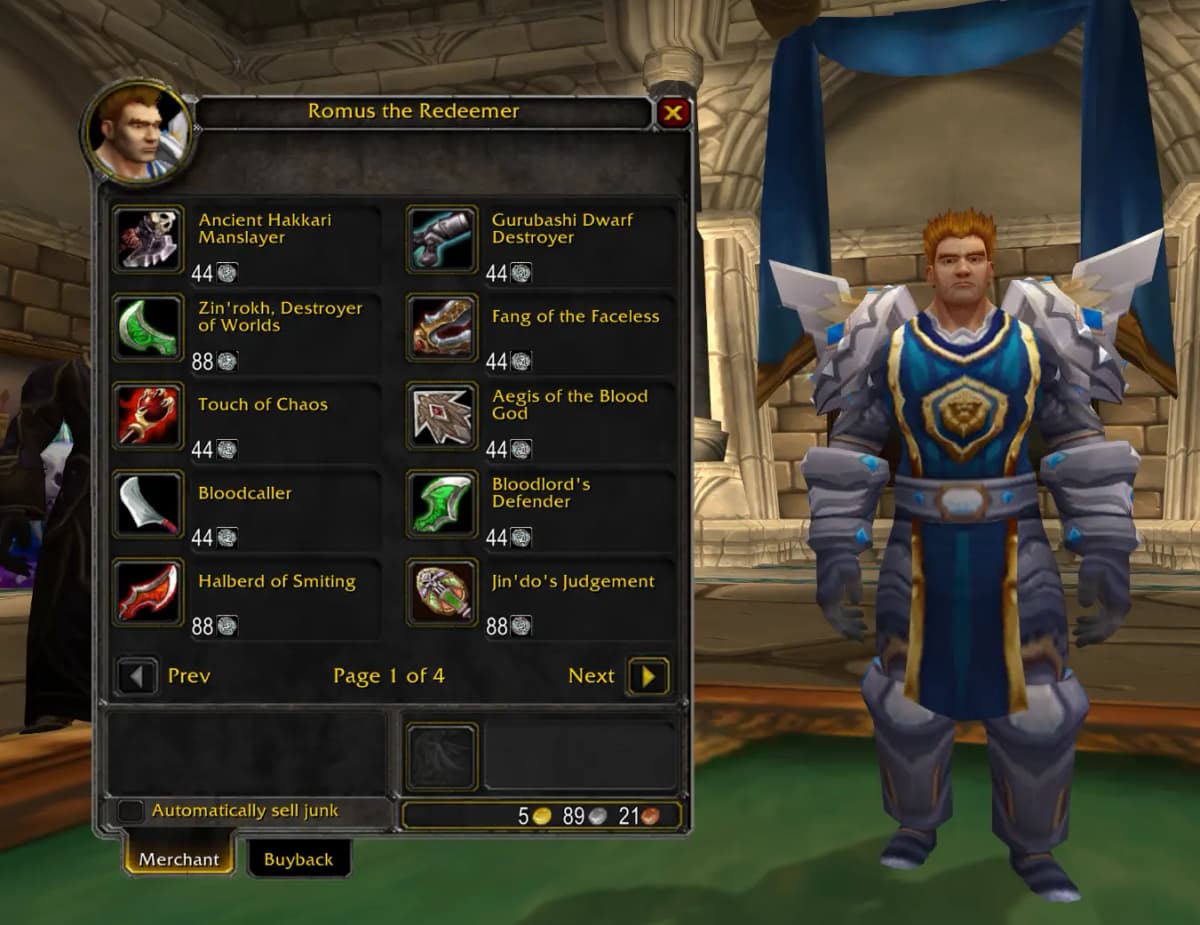The image size is (1200, 925).
Task: Select the Gurubashi Dwarf Destroyer gun
Action: (x=442, y=240)
